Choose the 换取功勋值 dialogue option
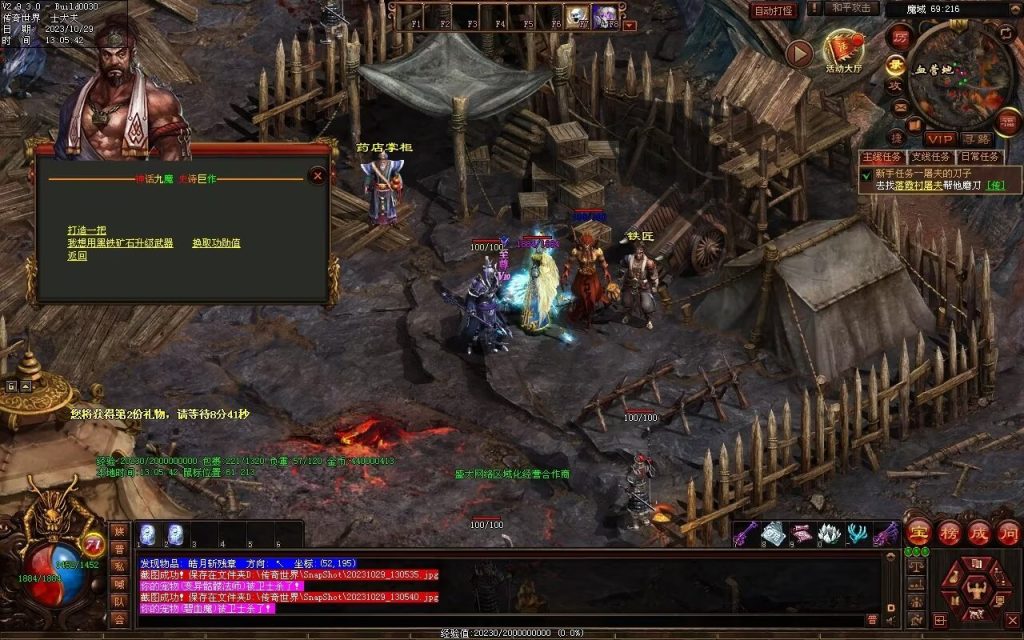 pyautogui.click(x=216, y=243)
